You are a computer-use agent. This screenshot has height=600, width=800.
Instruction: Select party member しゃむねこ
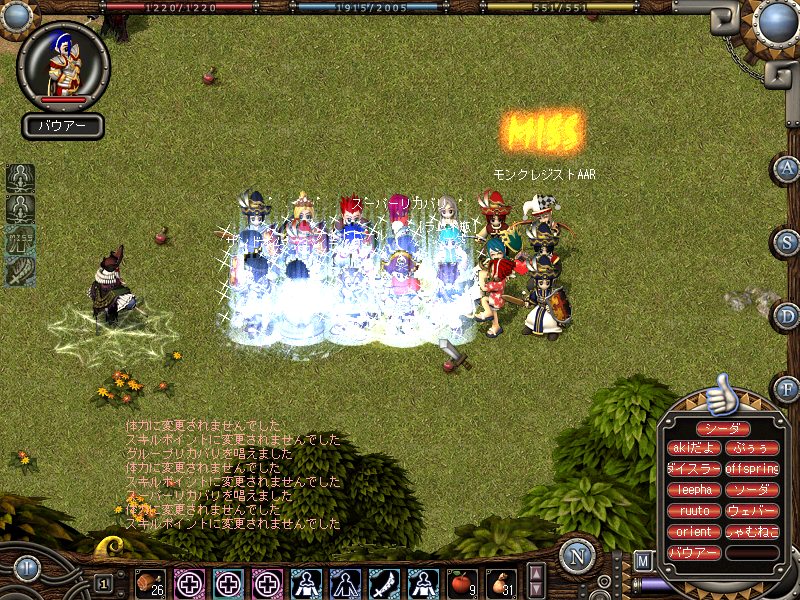(x=752, y=532)
